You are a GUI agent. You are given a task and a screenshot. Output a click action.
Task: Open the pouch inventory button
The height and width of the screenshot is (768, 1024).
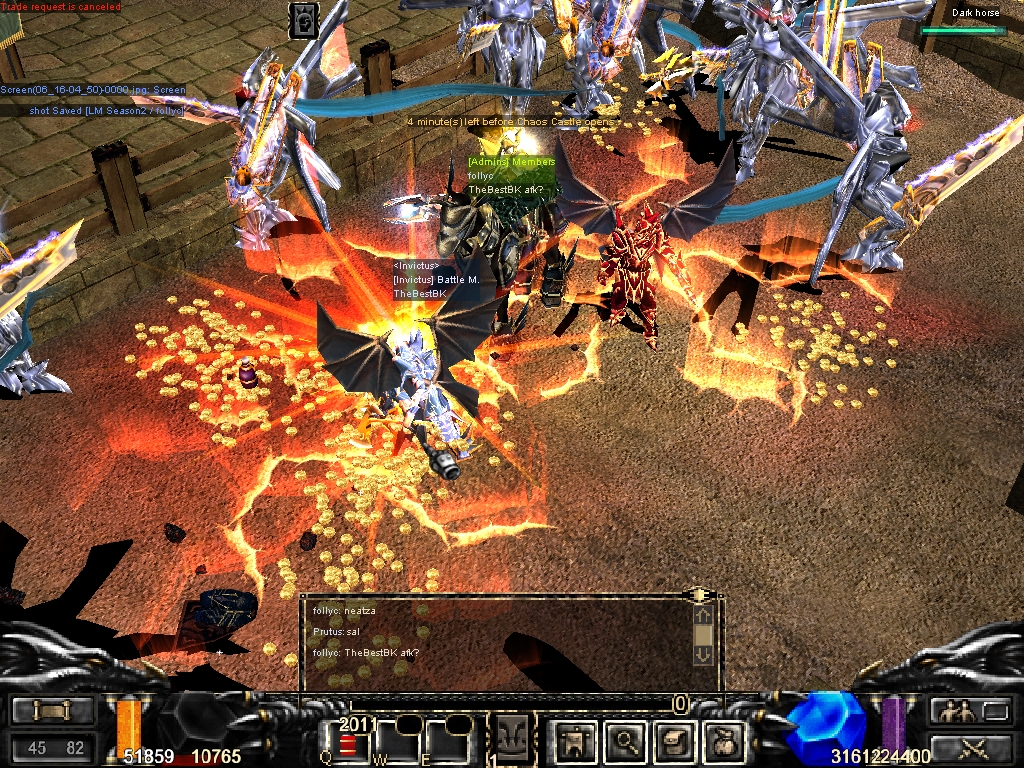tap(722, 742)
